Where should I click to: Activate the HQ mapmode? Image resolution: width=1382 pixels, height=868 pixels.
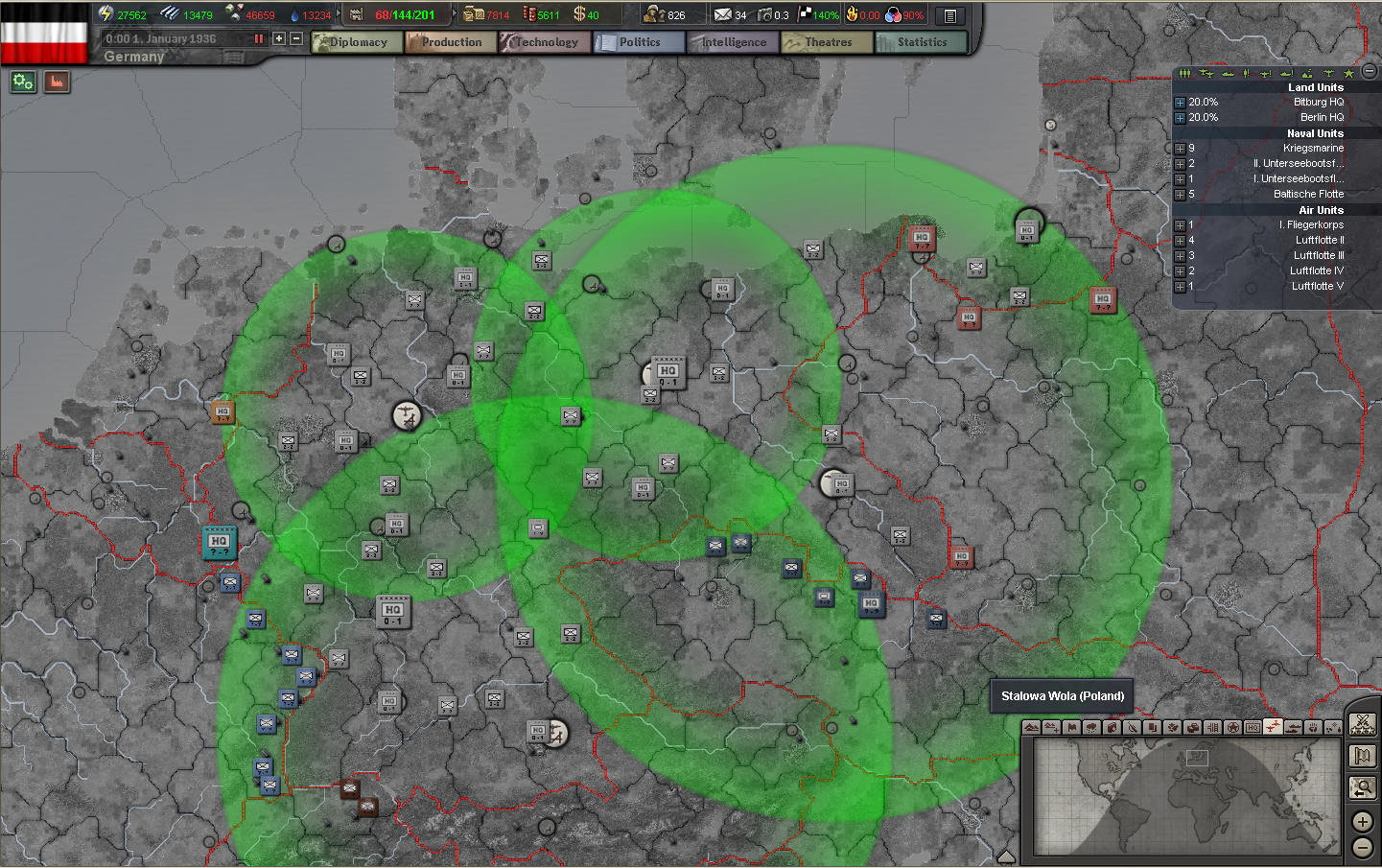coord(1254,727)
